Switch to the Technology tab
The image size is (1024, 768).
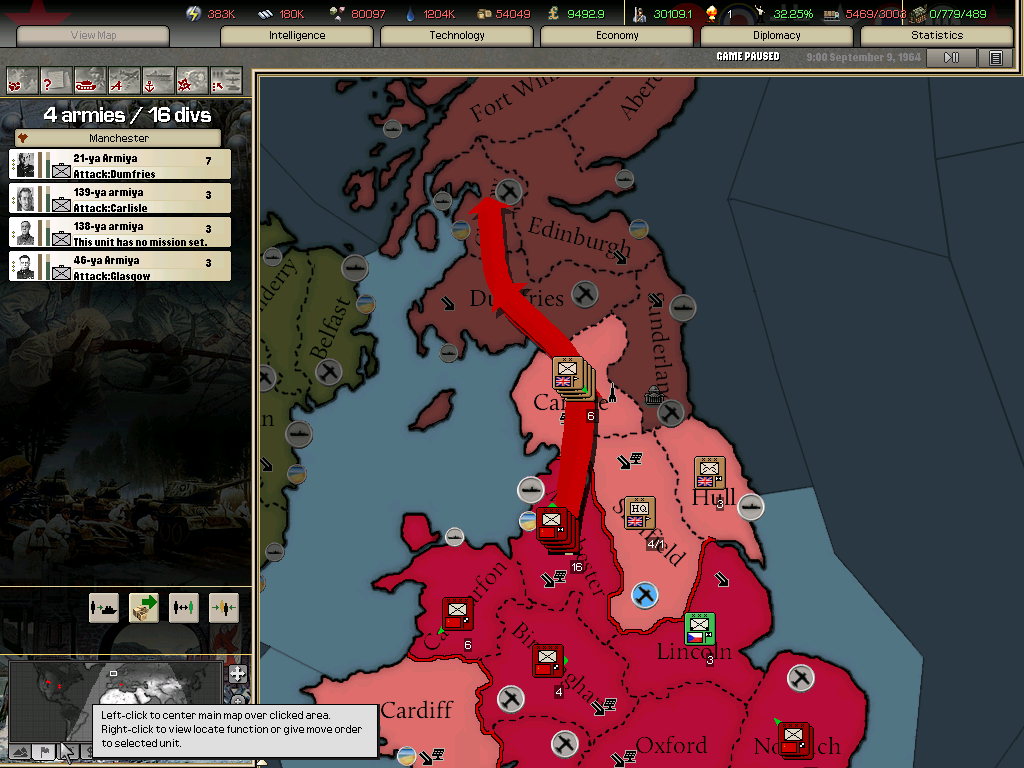coord(457,36)
